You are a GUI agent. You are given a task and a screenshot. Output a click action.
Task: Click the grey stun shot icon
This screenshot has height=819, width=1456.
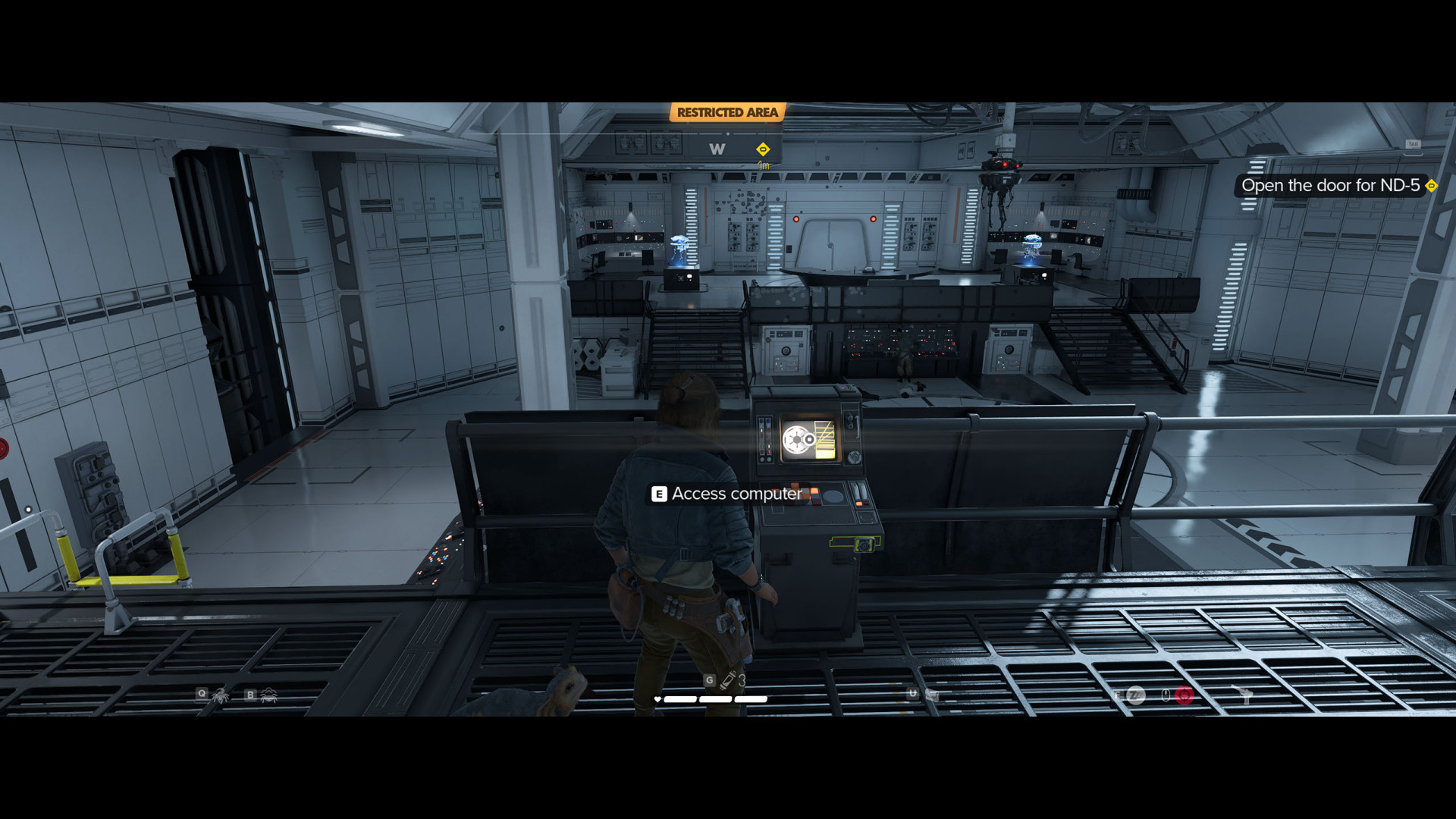(x=1135, y=695)
